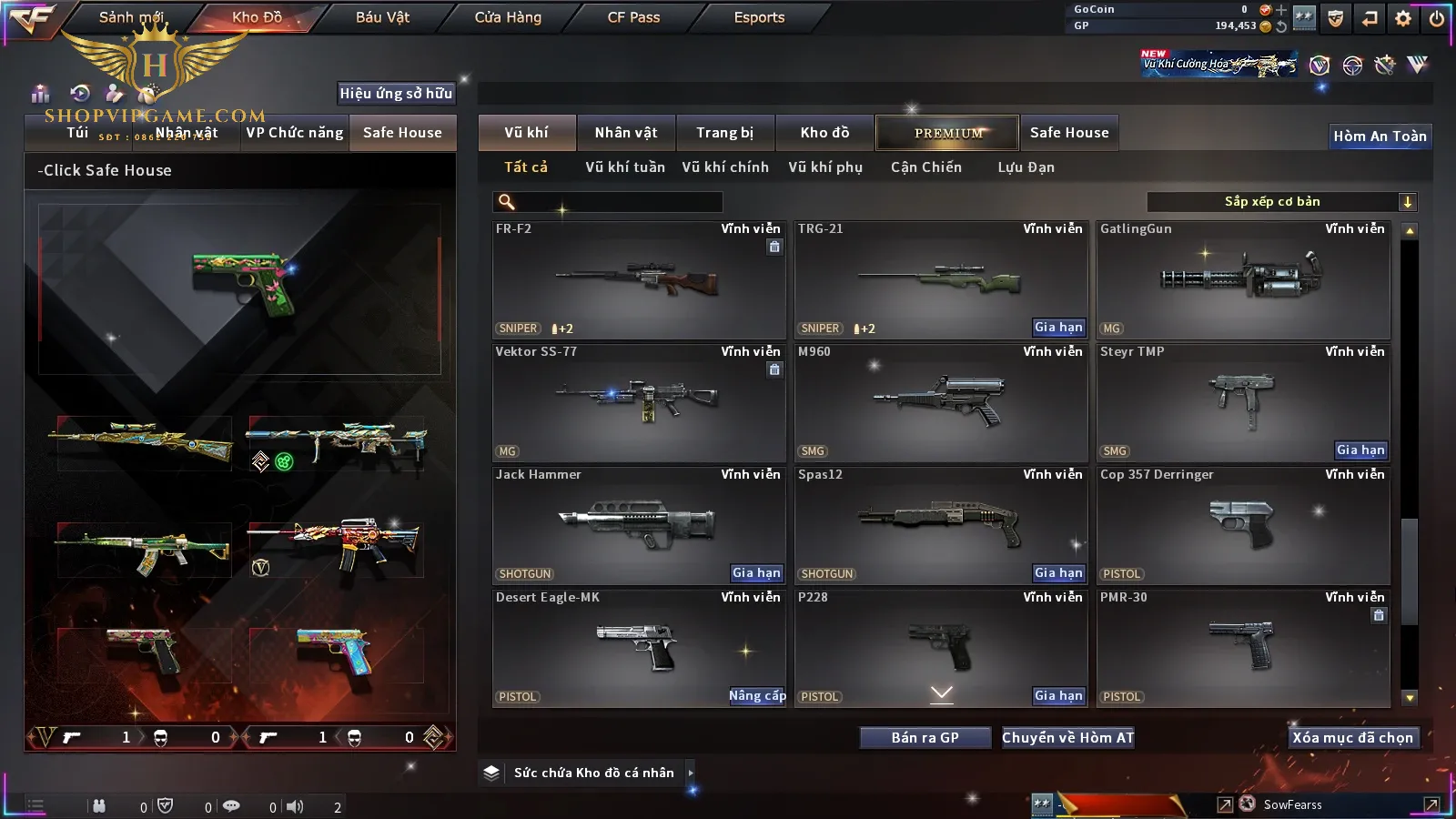The width and height of the screenshot is (1456, 819).
Task: Select the PREMIUM tab
Action: 948,133
